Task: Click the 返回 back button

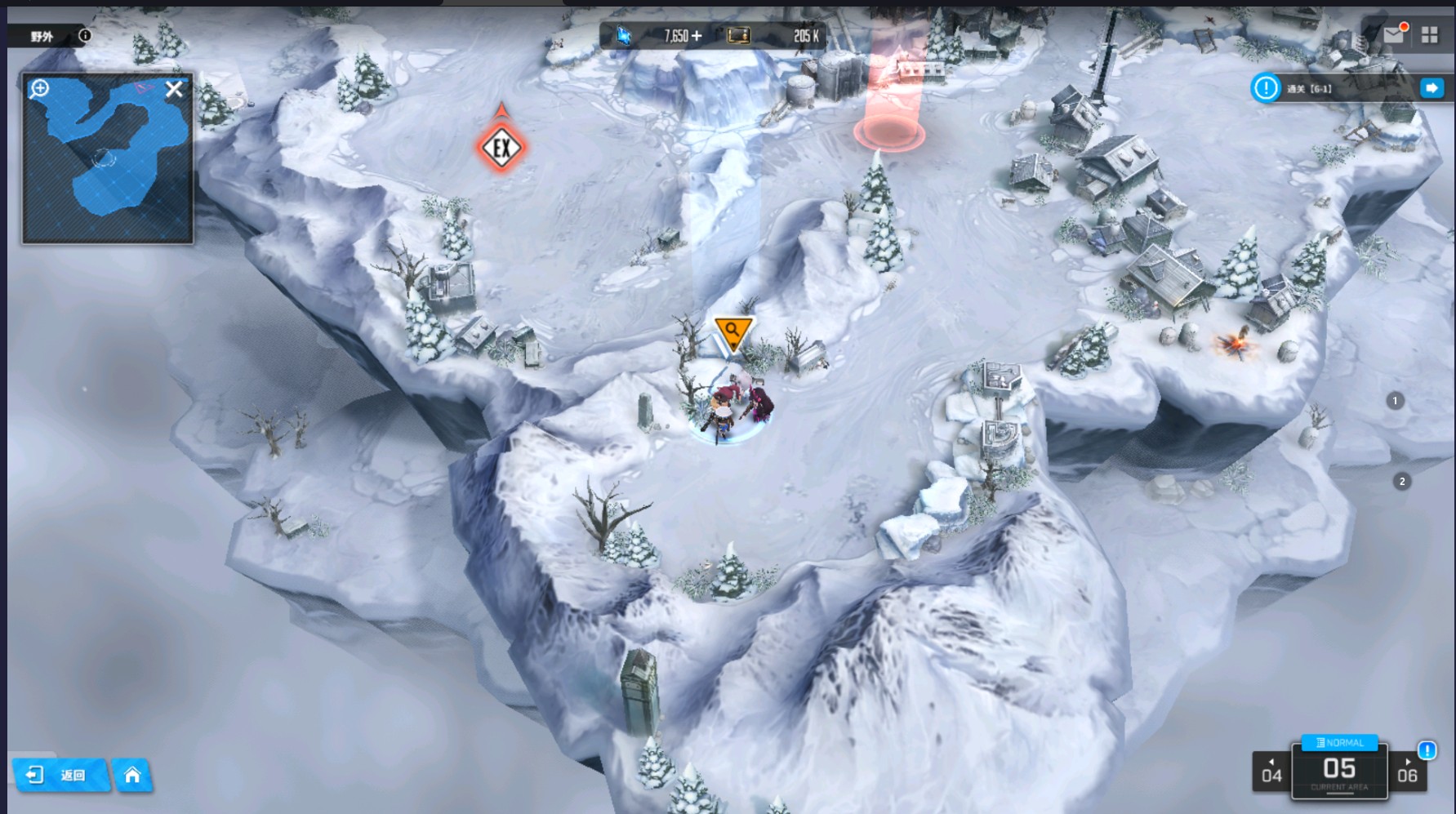Action: (x=60, y=775)
